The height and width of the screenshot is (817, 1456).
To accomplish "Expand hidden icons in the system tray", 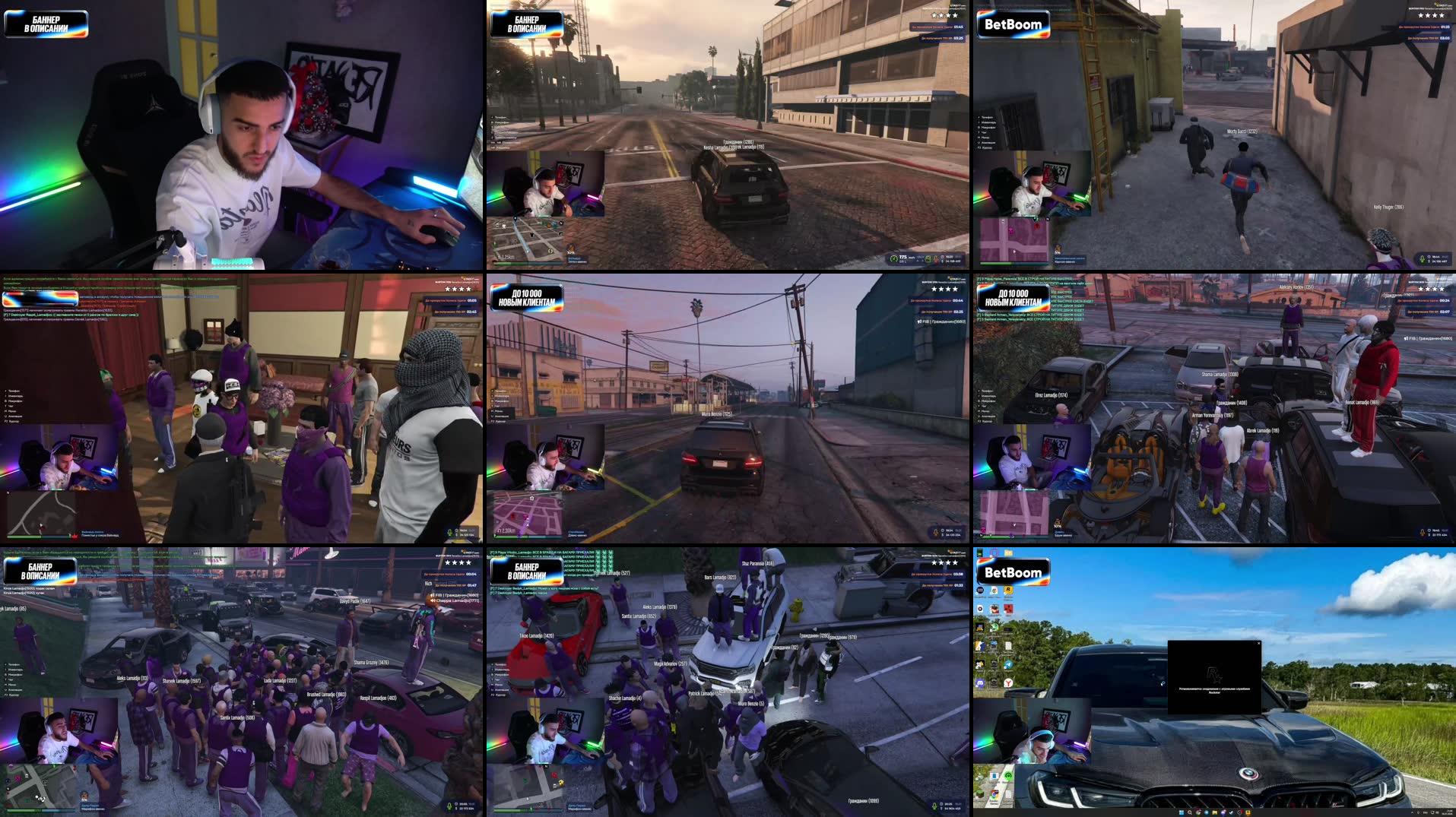I will click(x=1412, y=812).
